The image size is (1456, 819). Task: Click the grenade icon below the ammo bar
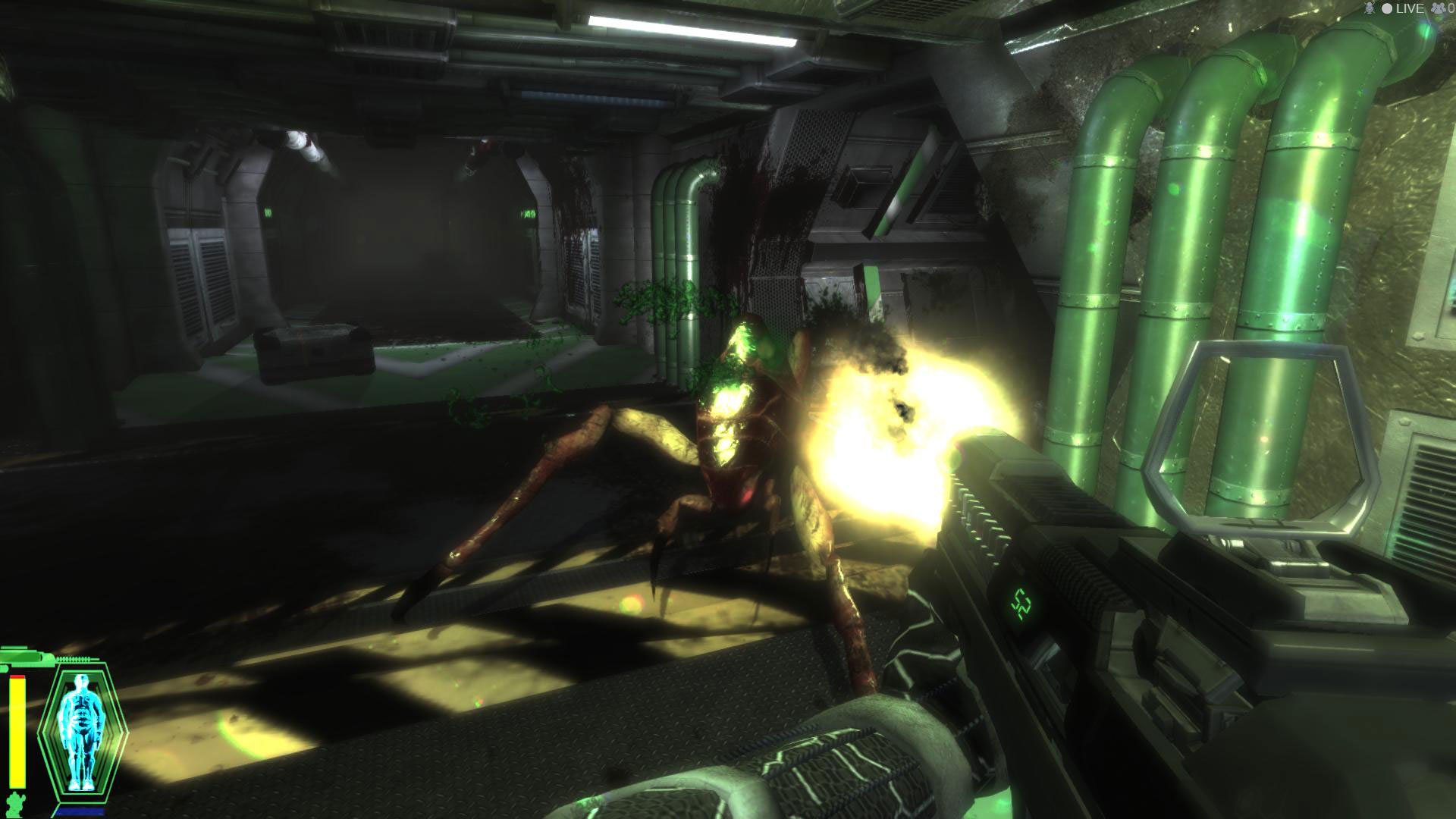[15, 804]
